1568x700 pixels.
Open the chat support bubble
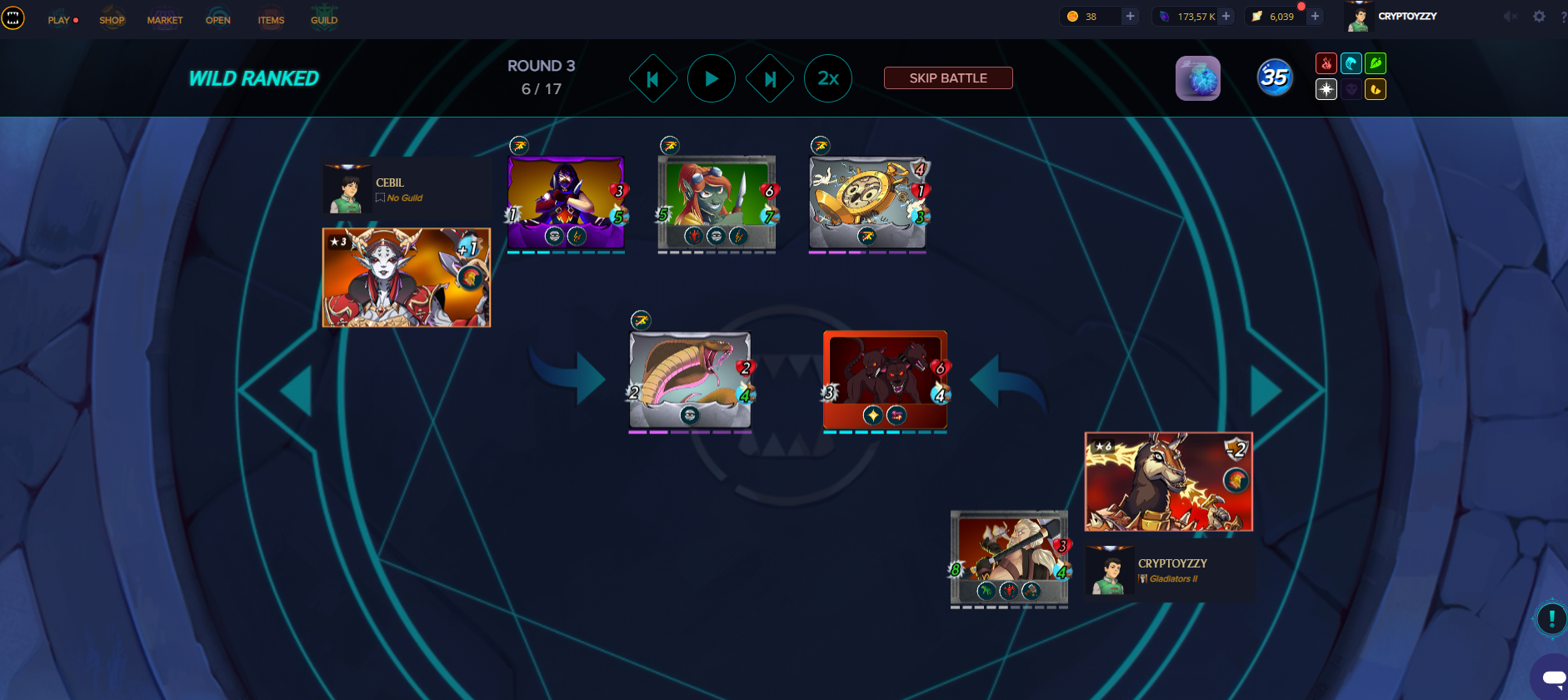pyautogui.click(x=1551, y=678)
